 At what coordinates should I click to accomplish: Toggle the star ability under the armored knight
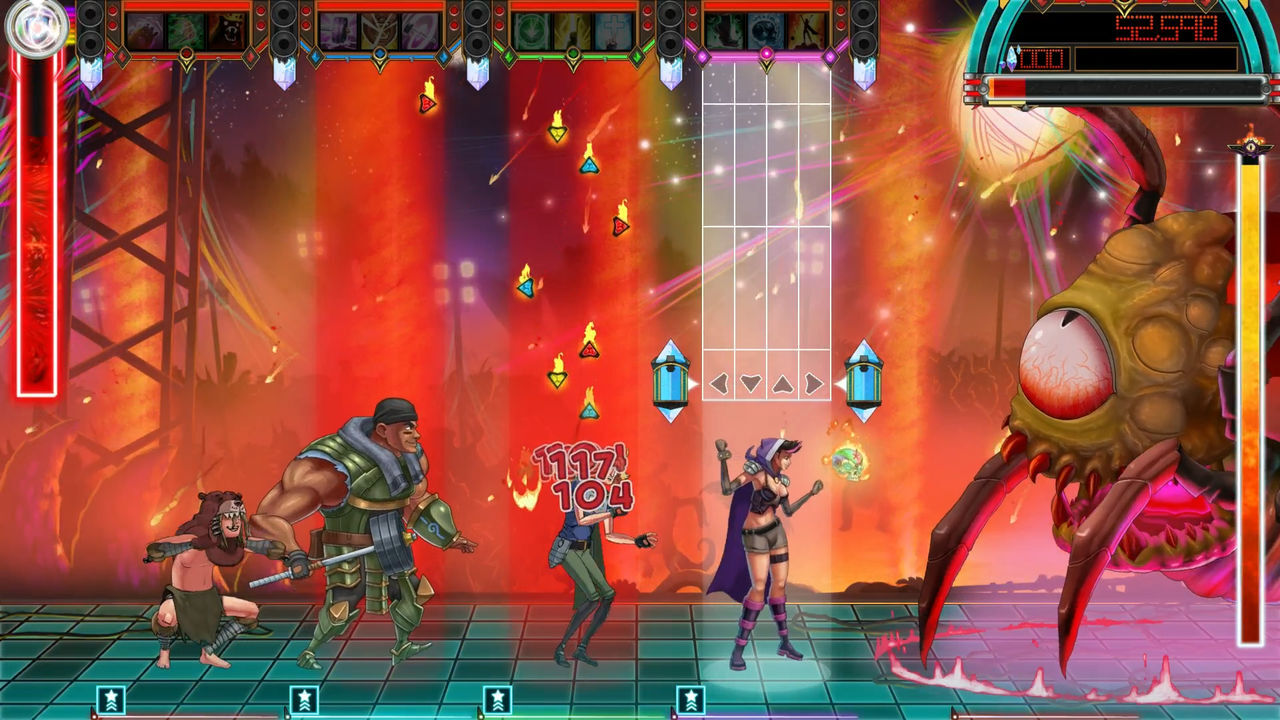(x=305, y=699)
